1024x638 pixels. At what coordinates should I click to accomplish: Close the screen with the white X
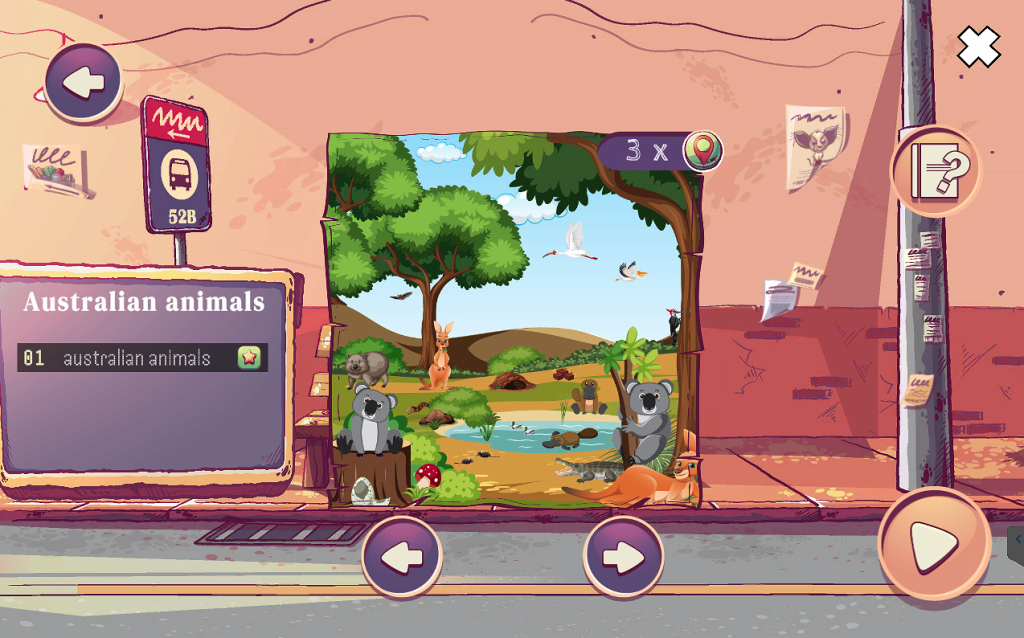pyautogui.click(x=978, y=47)
